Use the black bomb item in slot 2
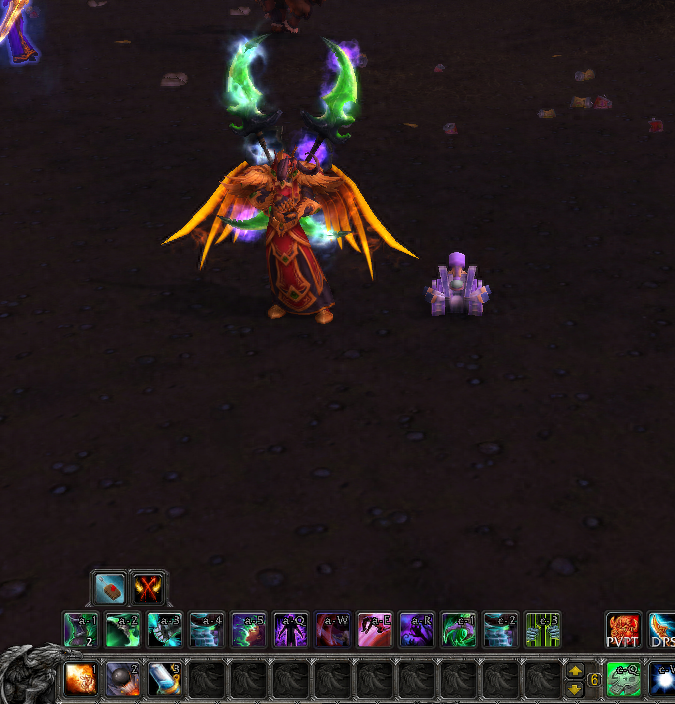 point(123,679)
